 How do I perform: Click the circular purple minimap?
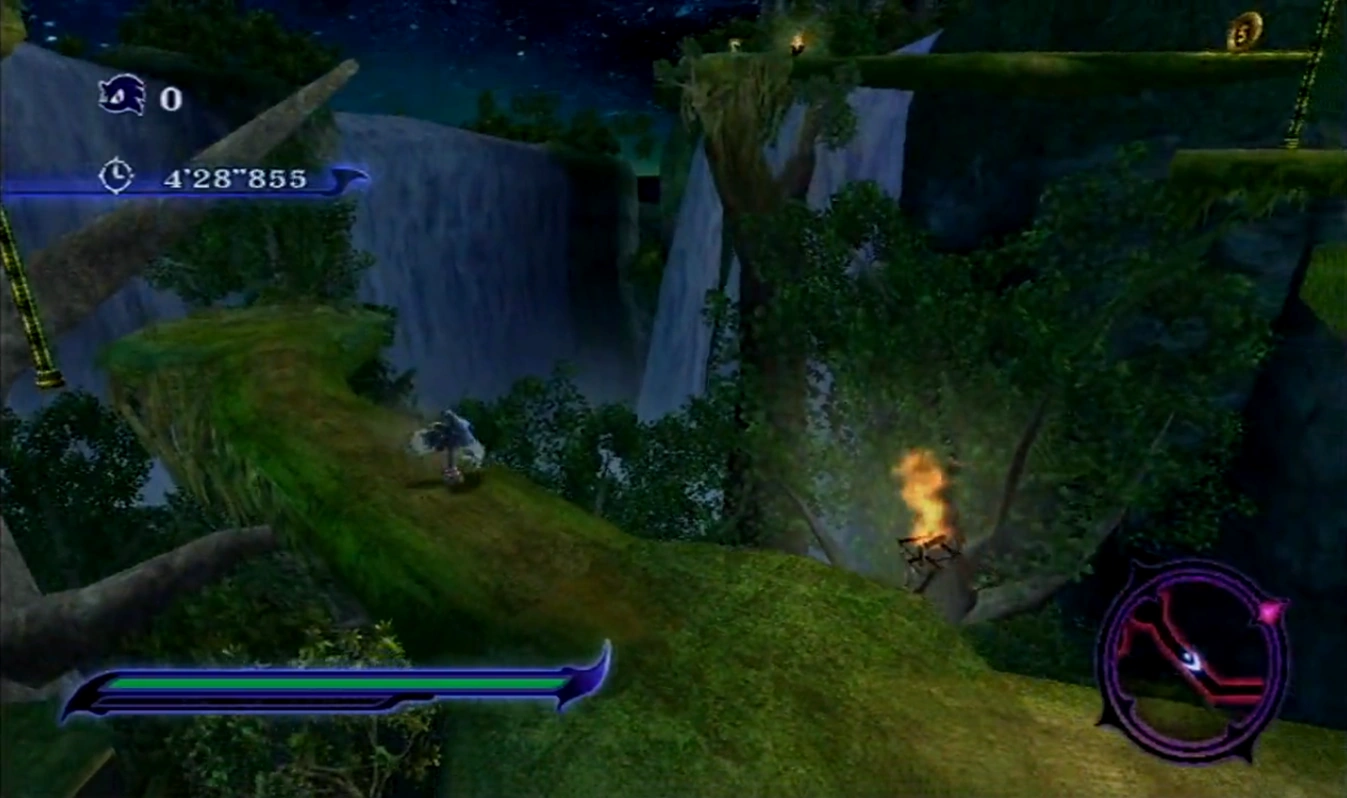tap(1191, 659)
